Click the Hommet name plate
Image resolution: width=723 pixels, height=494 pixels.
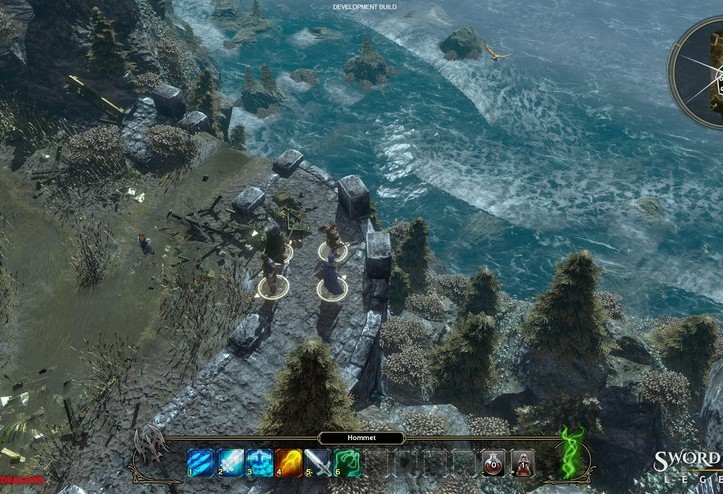(x=361, y=438)
